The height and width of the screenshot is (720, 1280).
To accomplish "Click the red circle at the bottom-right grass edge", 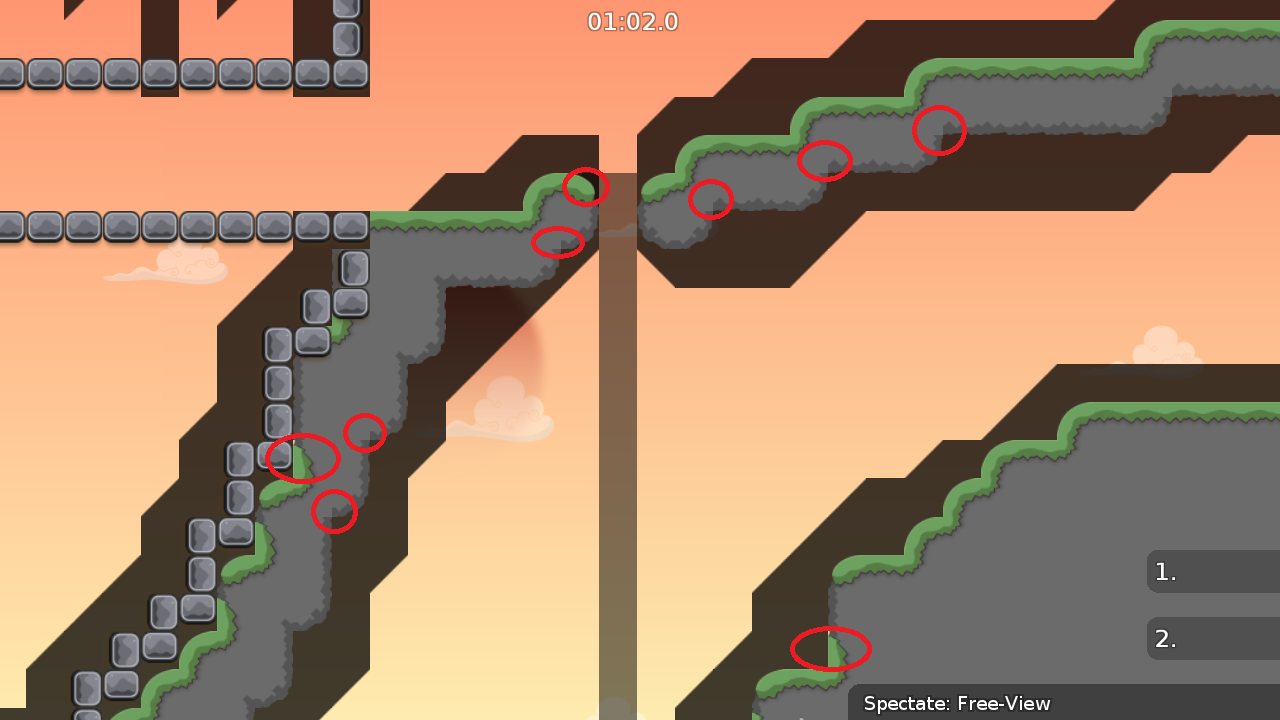I will point(830,648).
